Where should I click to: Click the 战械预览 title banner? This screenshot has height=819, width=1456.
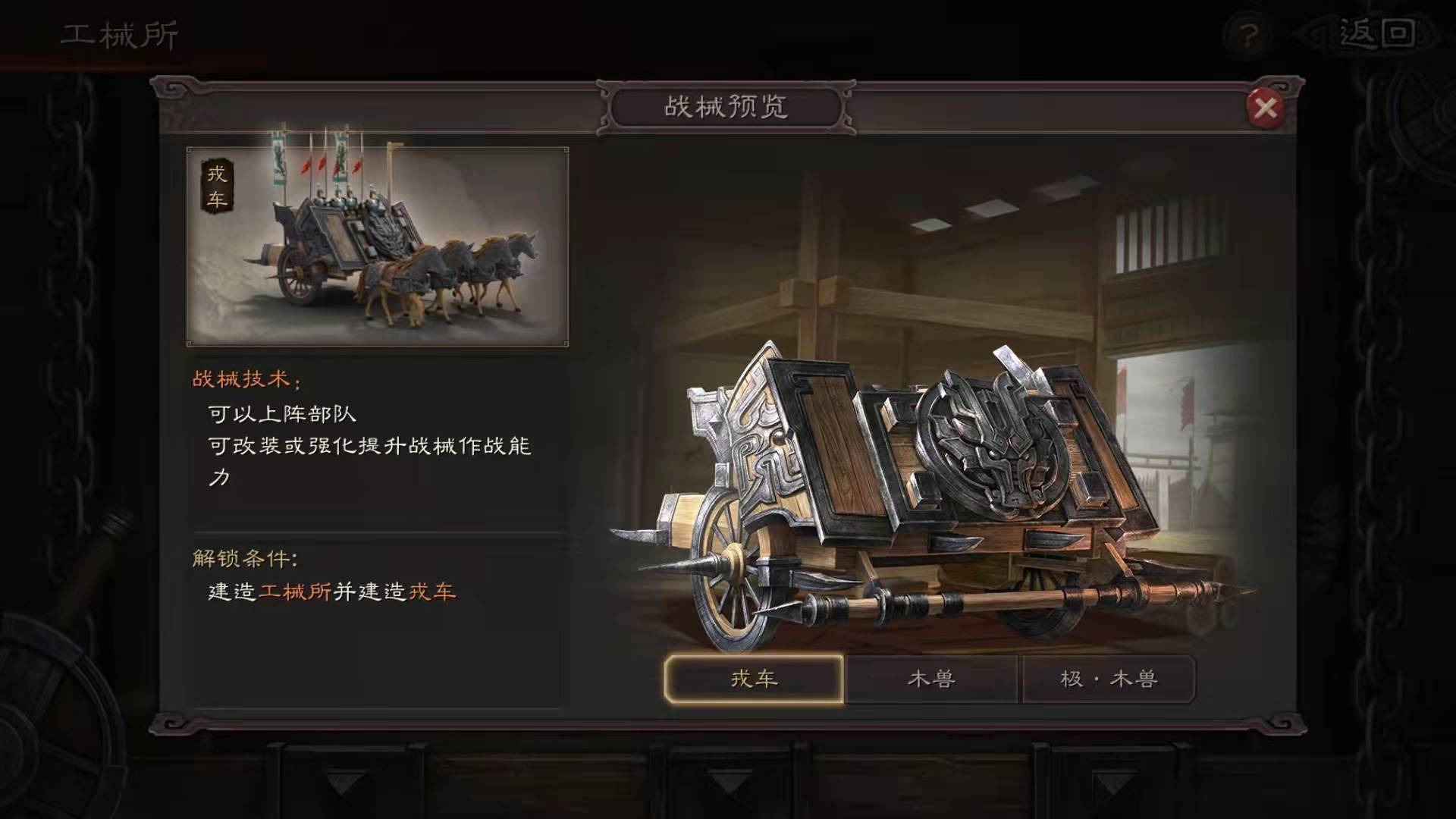point(726,106)
